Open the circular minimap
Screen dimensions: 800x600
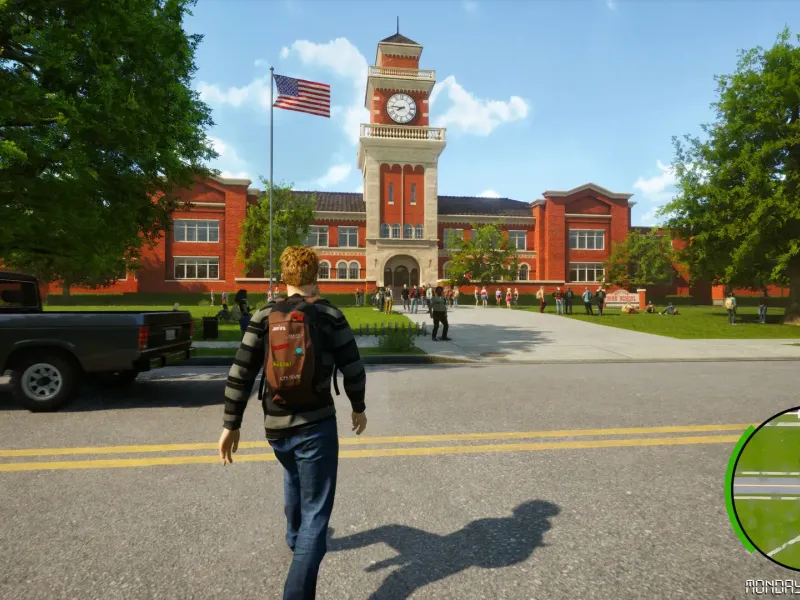tap(769, 489)
